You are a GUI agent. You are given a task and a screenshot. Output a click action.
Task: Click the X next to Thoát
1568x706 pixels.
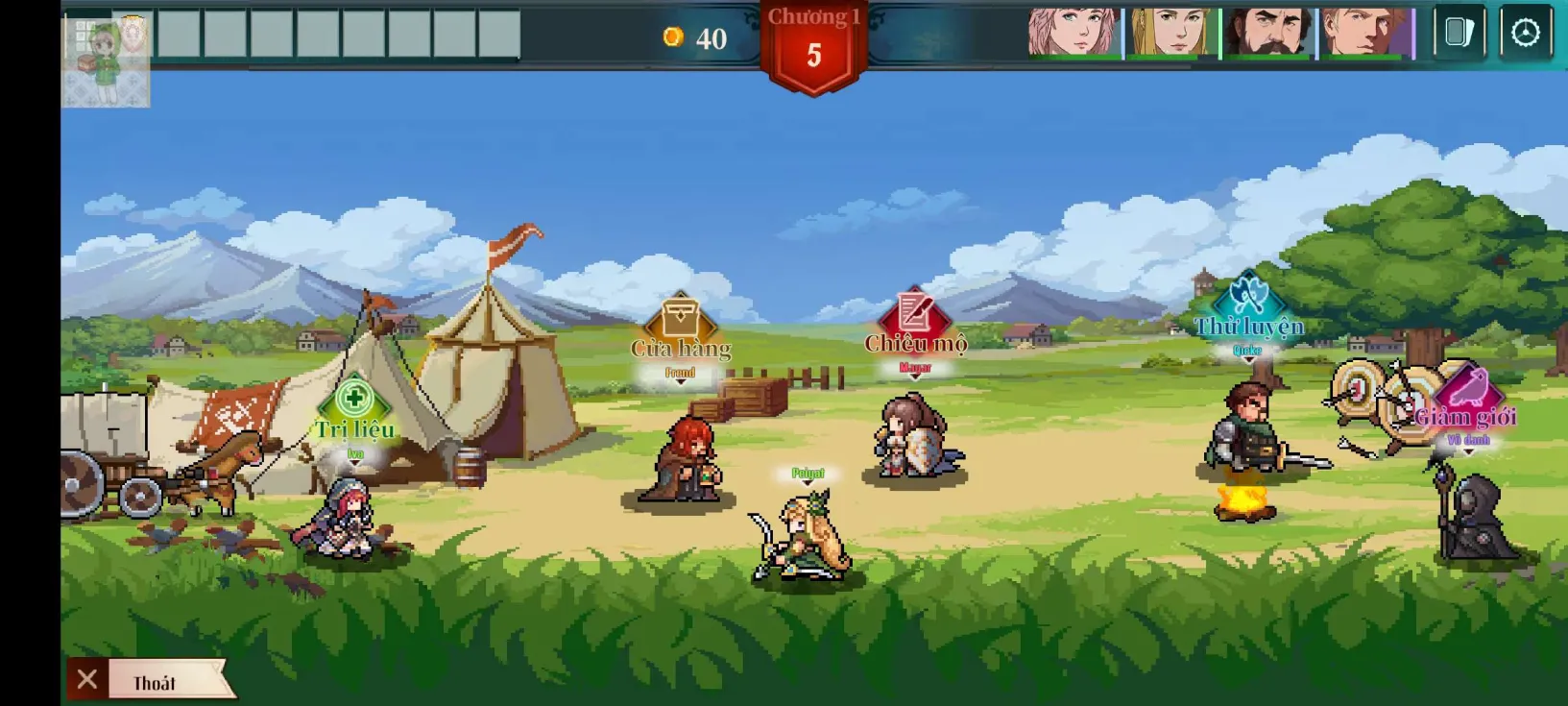[87, 678]
